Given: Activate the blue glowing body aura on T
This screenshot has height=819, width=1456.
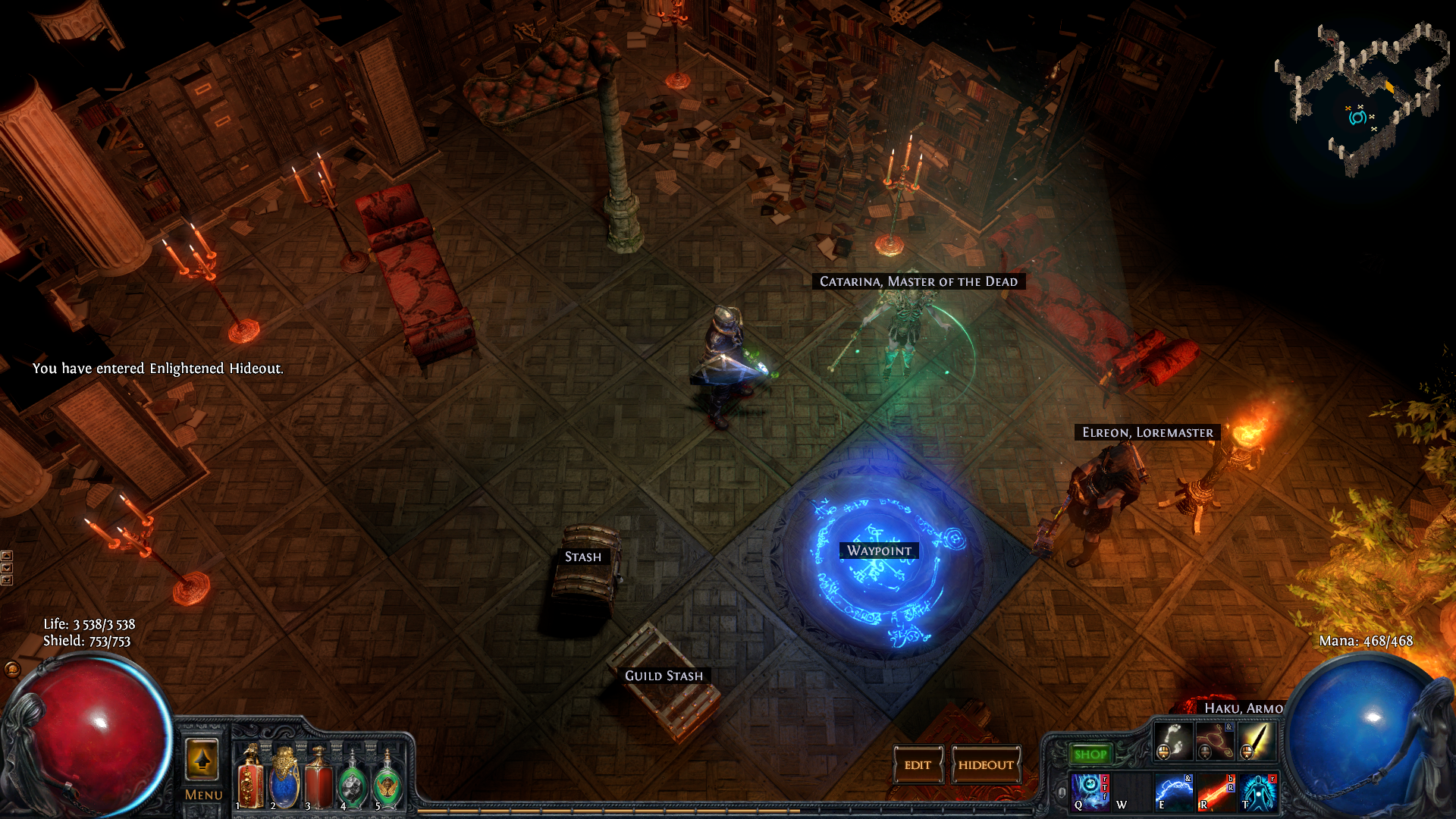Looking at the screenshot, I should click(1258, 791).
